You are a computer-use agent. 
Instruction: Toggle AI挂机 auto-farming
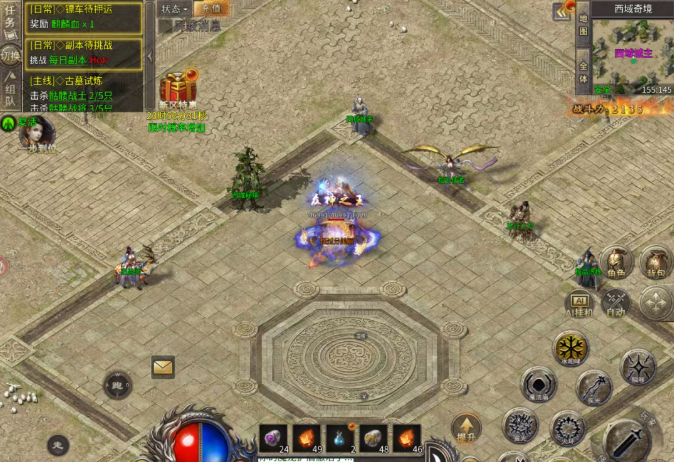580,302
